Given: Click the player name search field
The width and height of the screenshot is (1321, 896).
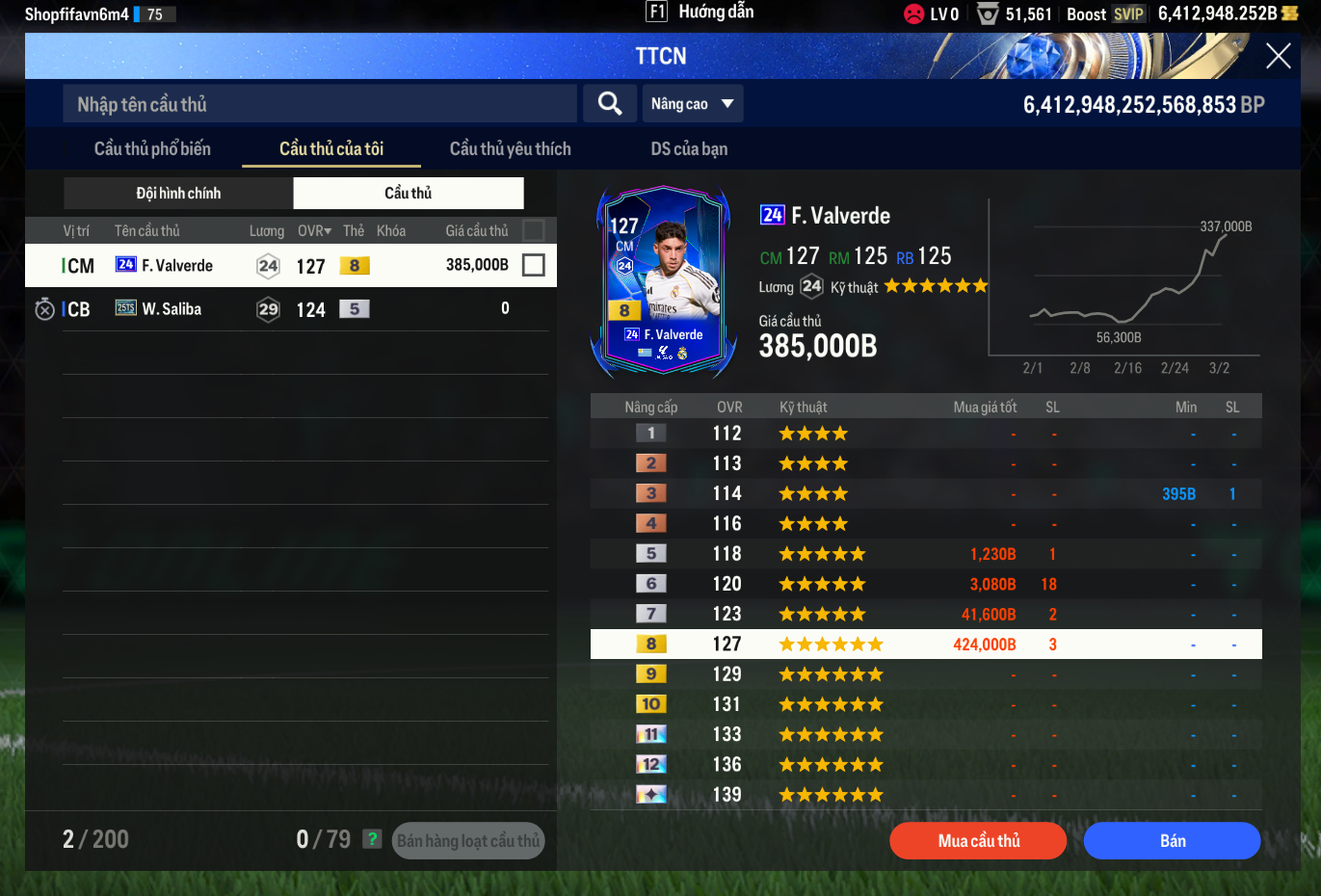Looking at the screenshot, I should point(320,104).
